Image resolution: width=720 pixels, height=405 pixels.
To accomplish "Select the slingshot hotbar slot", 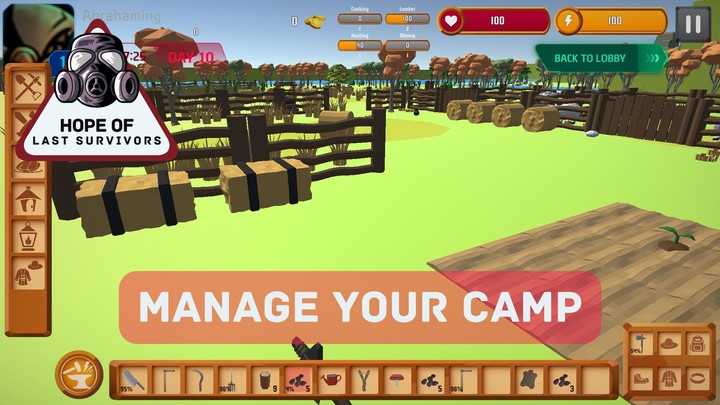I will tap(363, 380).
